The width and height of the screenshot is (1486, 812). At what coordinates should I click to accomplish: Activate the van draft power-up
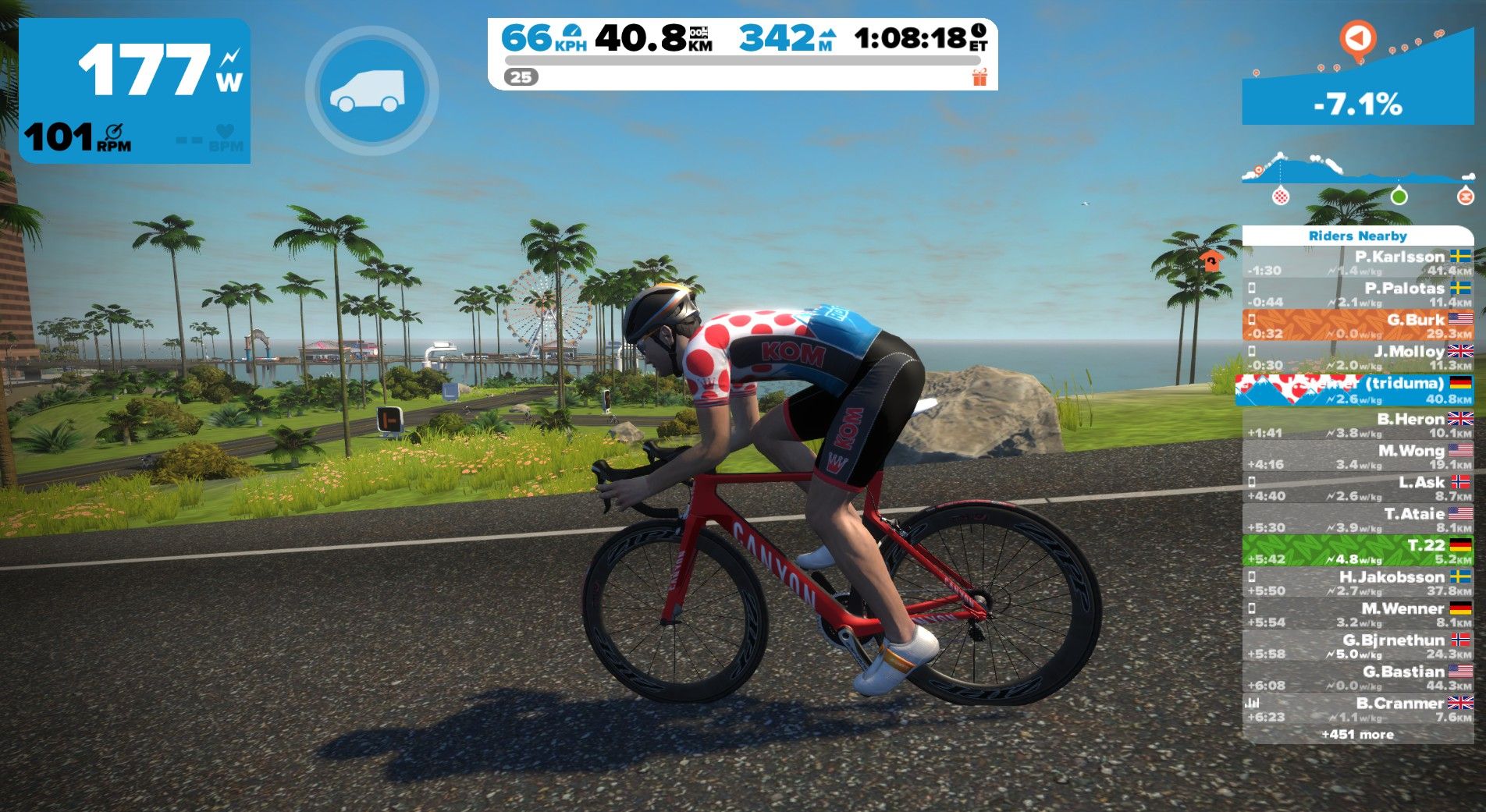pyautogui.click(x=371, y=90)
